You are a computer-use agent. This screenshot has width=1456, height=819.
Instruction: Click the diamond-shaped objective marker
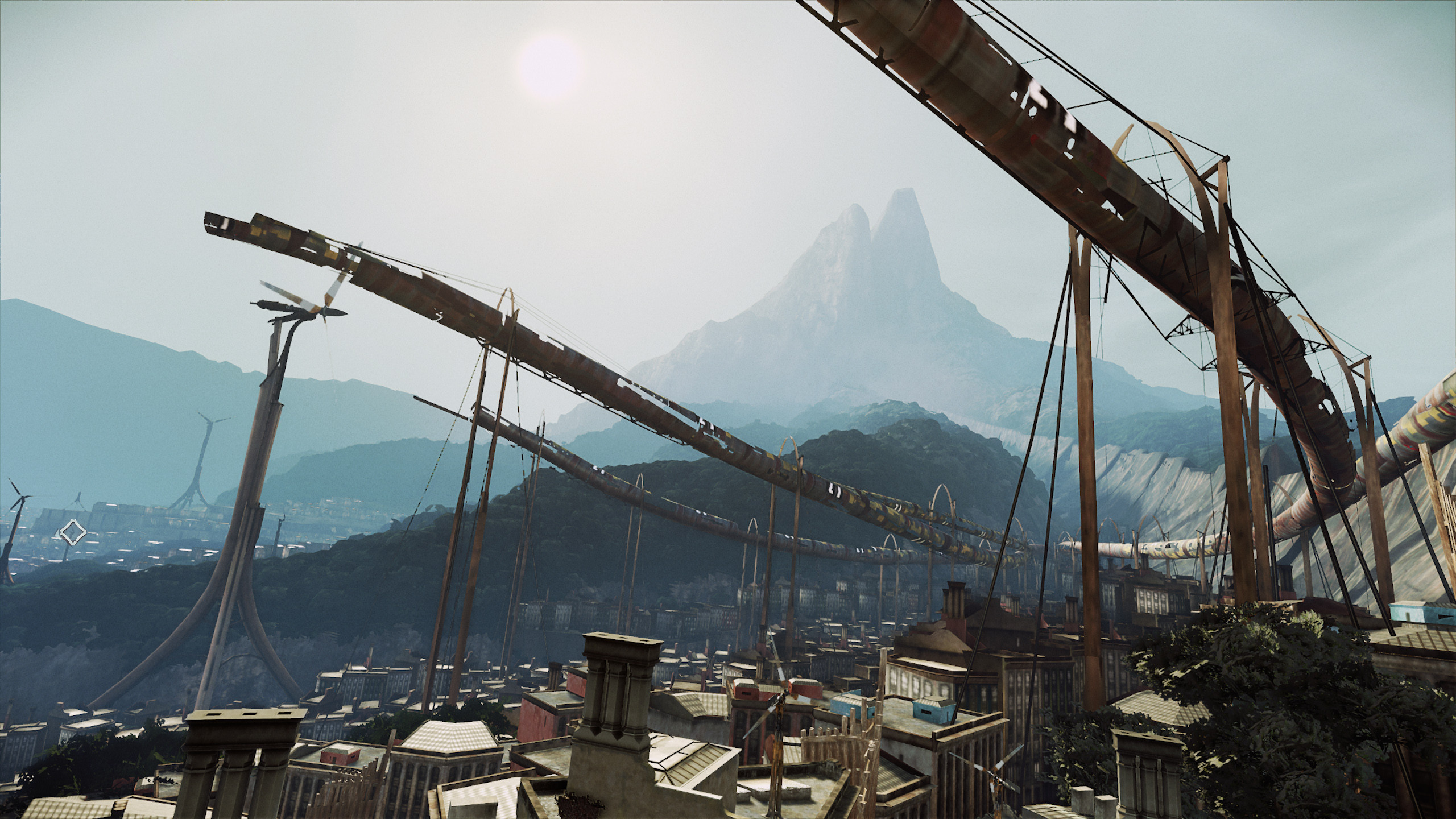[73, 533]
